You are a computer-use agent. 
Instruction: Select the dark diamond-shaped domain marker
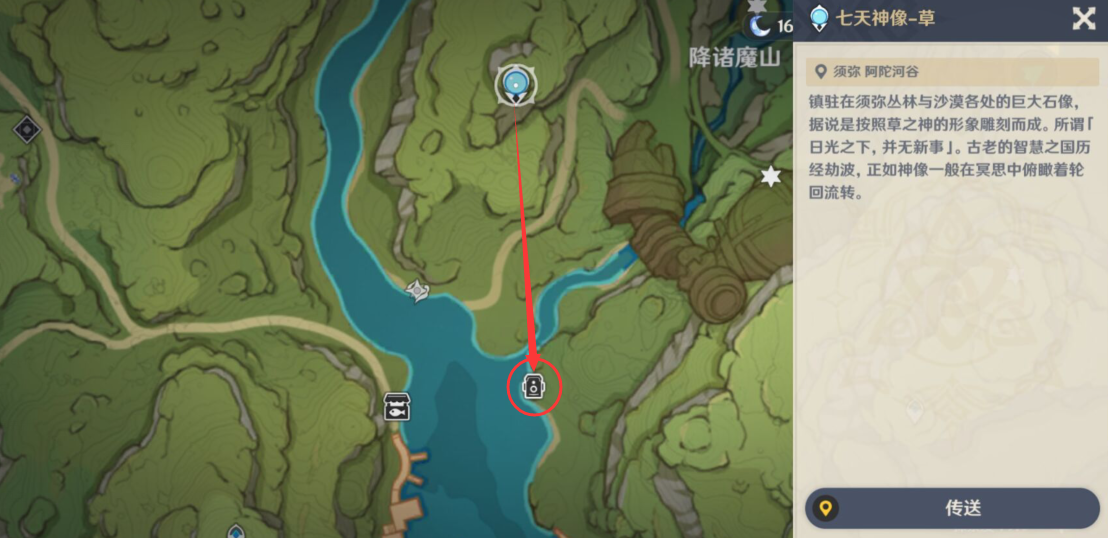(x=26, y=128)
